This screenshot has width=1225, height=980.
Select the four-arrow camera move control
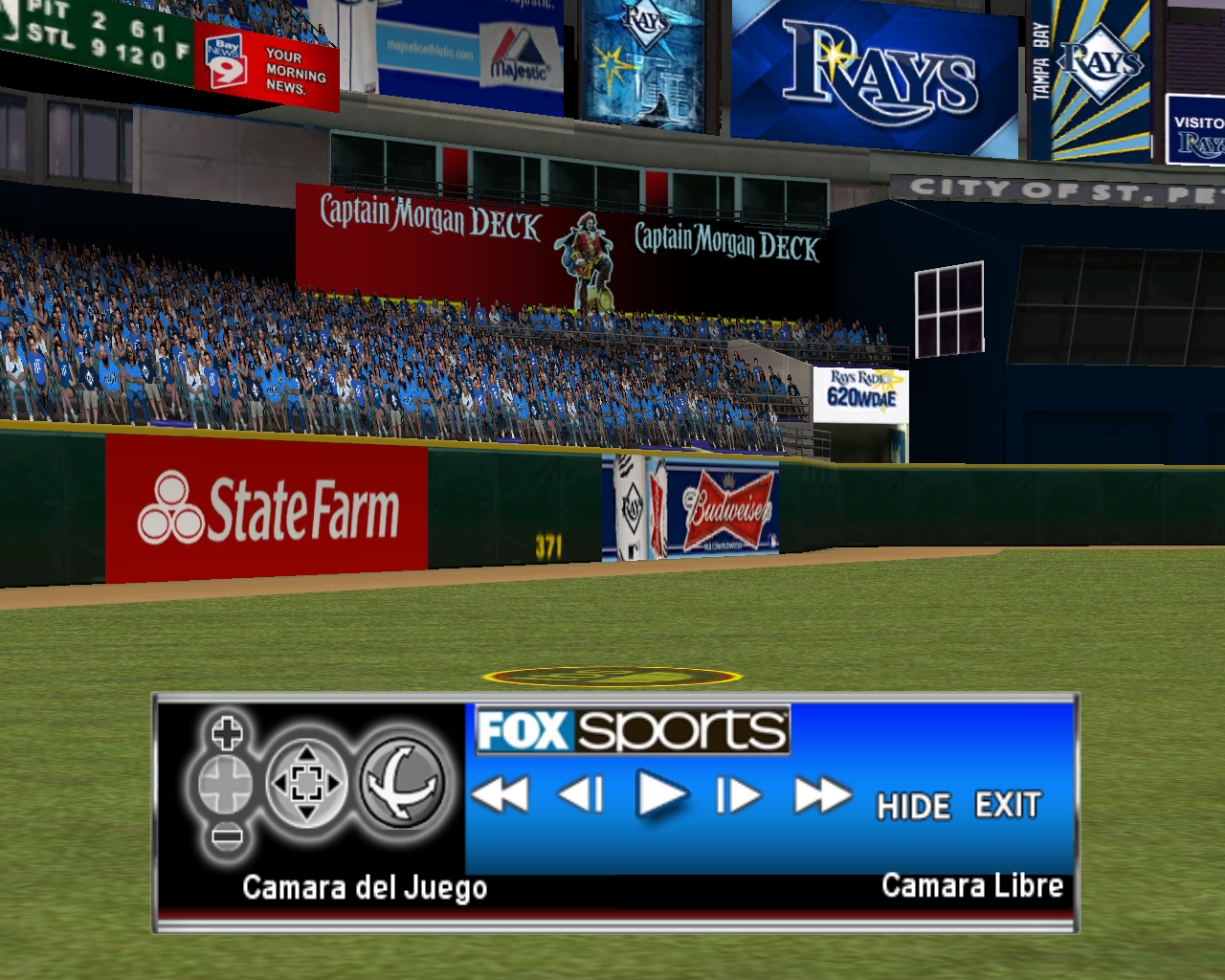click(306, 785)
